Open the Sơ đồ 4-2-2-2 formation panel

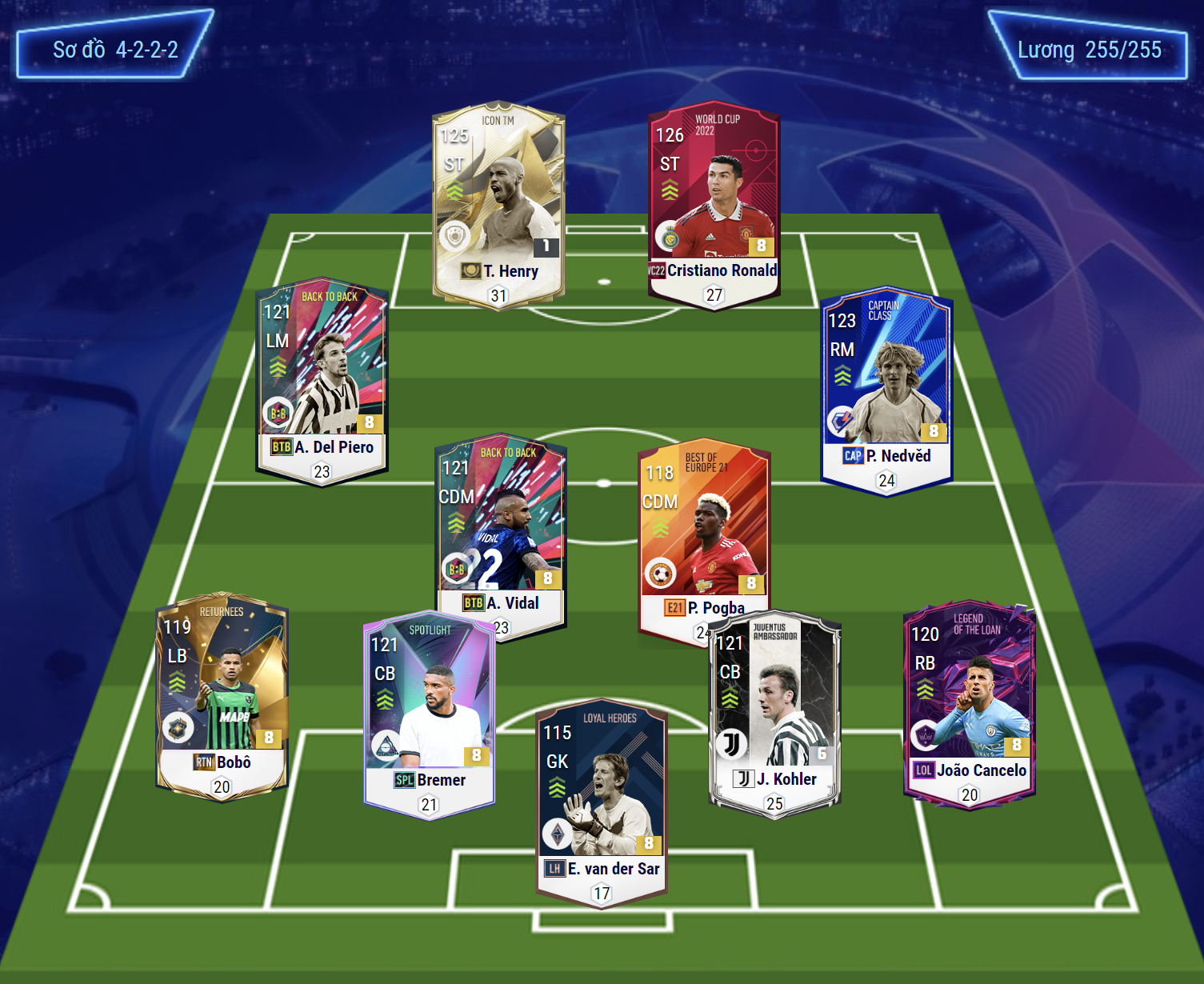[115, 46]
